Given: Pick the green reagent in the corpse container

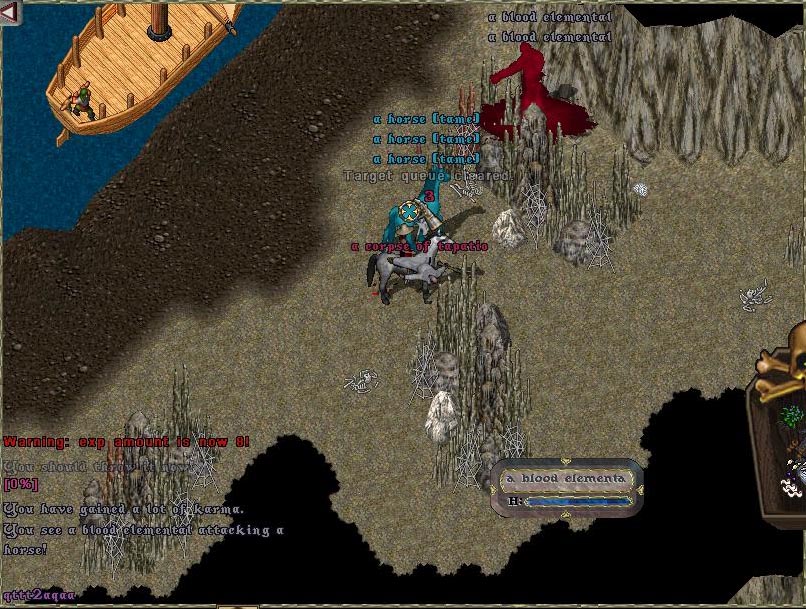Looking at the screenshot, I should click(x=791, y=415).
